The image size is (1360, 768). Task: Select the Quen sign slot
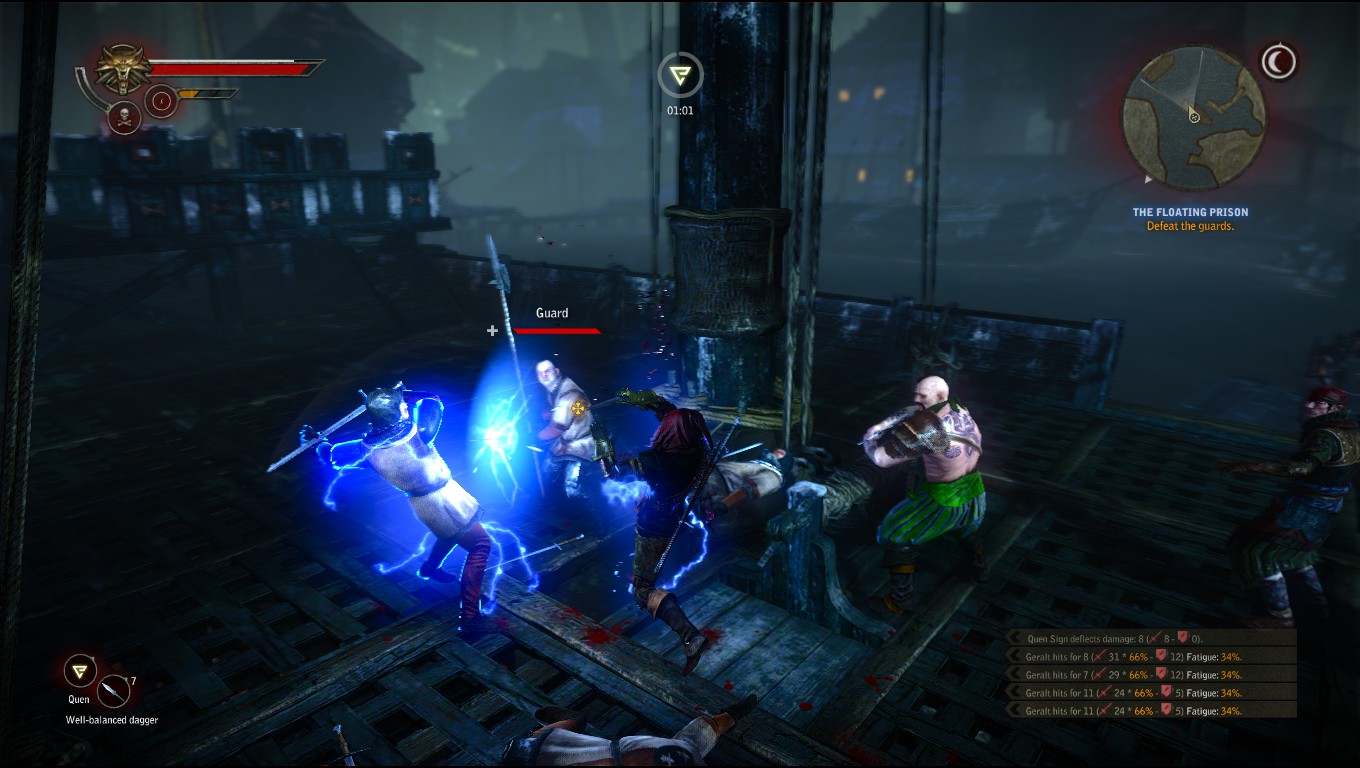point(80,671)
